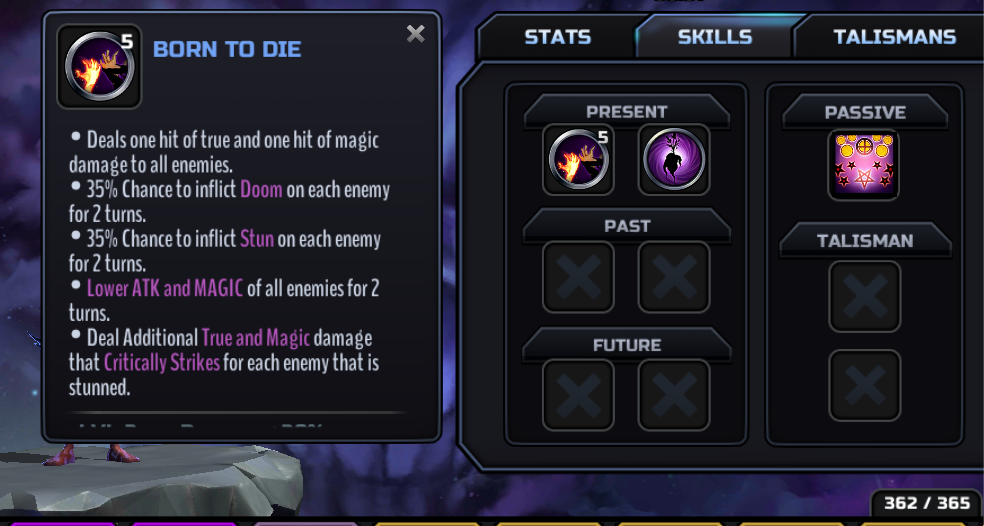
Task: View the pink pentagram passive skill
Action: [864, 165]
